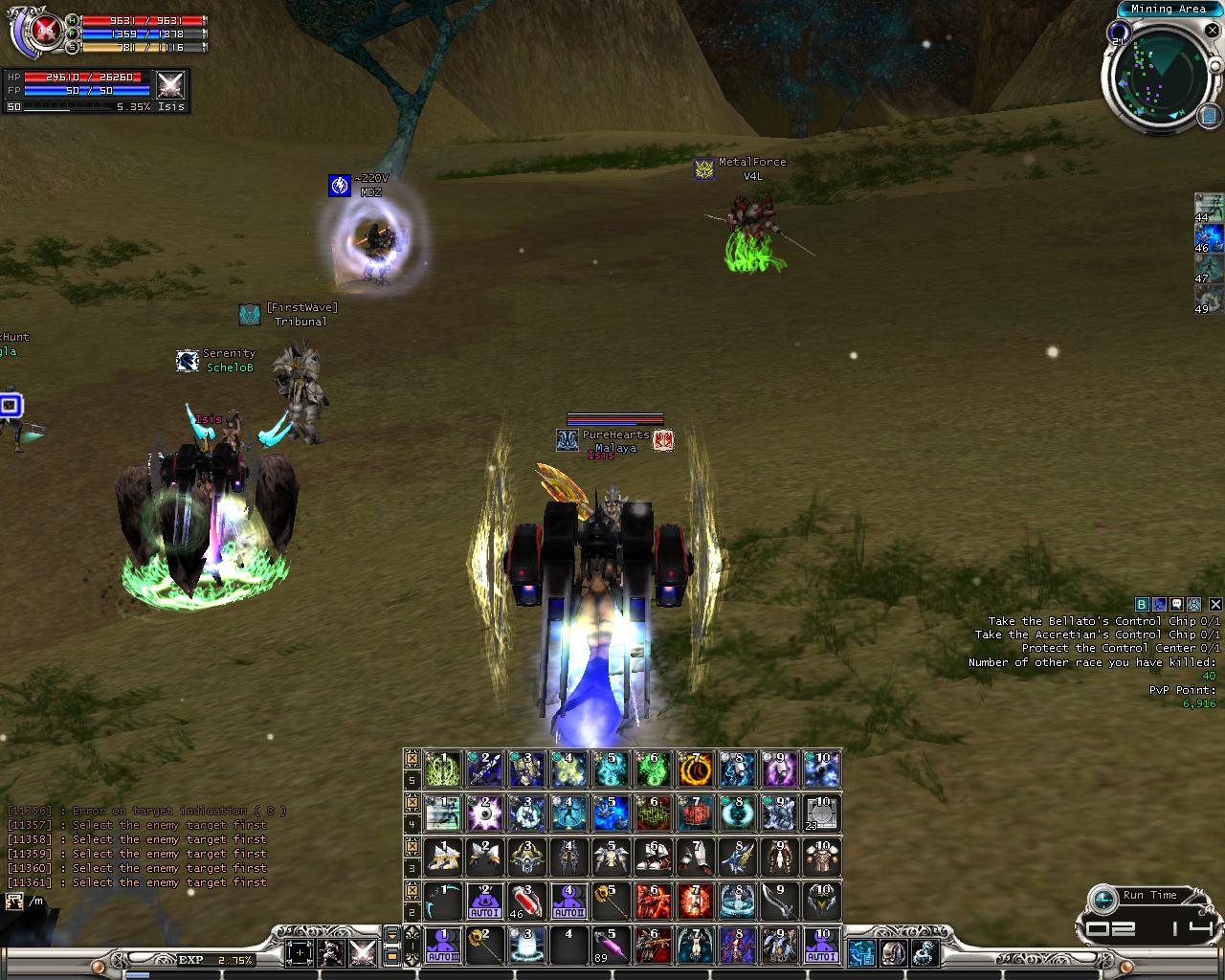The image size is (1225, 980).
Task: Cast the orange fire ring skill
Action: (x=695, y=769)
